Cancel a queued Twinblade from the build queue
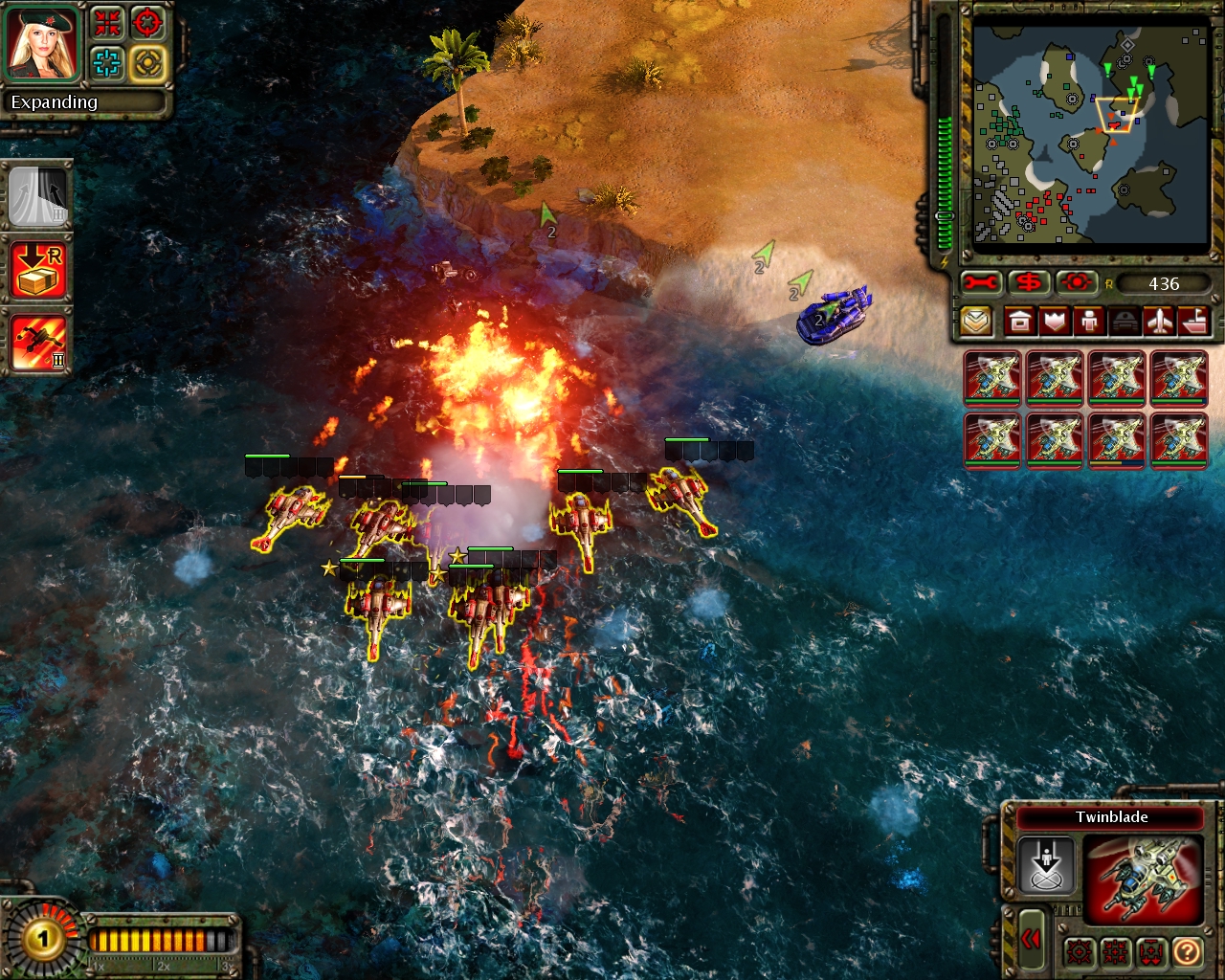 991,378
